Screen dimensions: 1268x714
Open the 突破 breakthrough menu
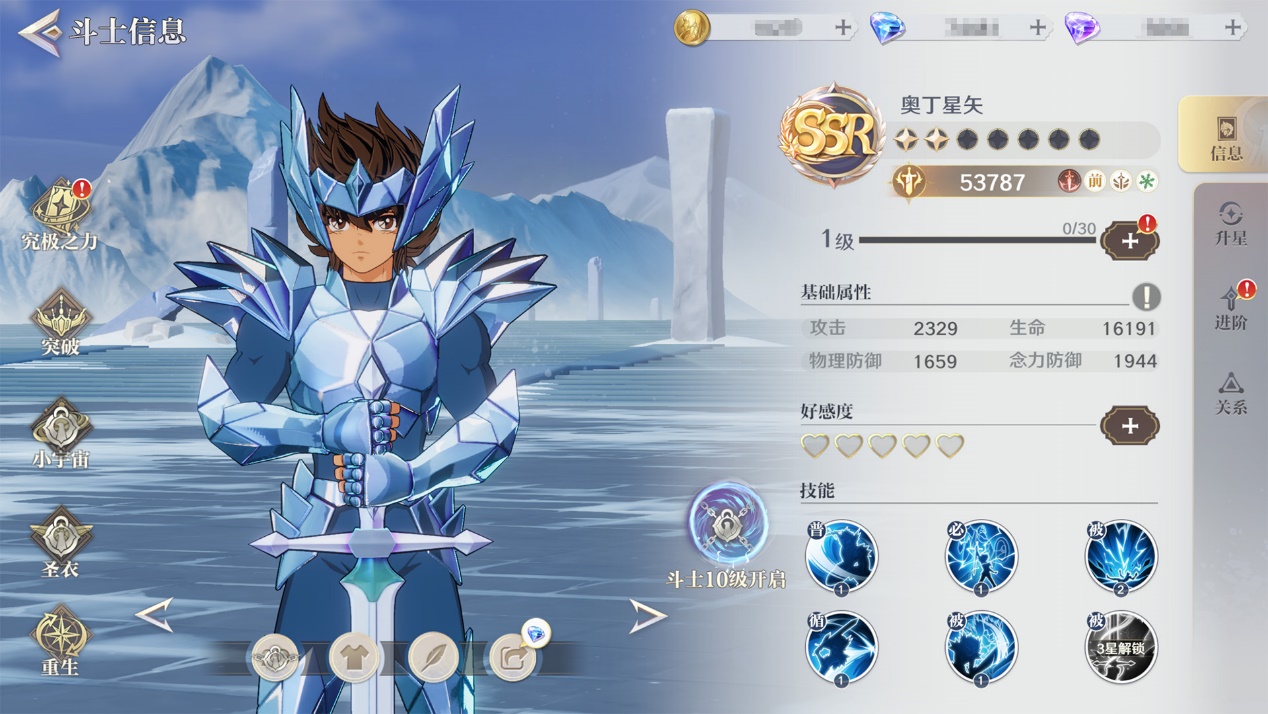click(60, 322)
